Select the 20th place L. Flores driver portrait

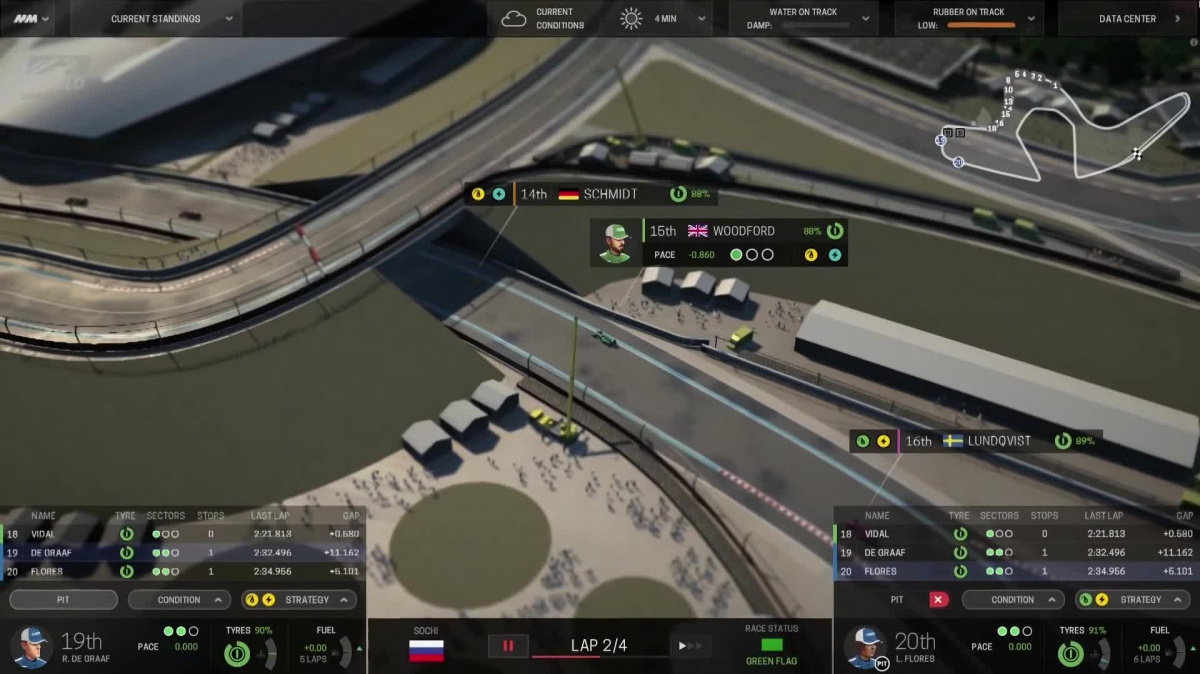[866, 646]
